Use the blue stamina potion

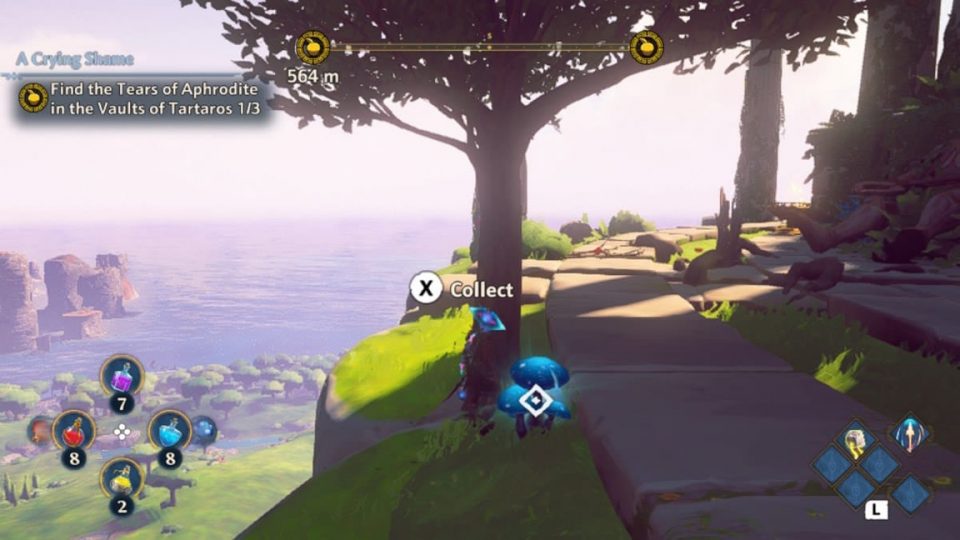(x=169, y=430)
